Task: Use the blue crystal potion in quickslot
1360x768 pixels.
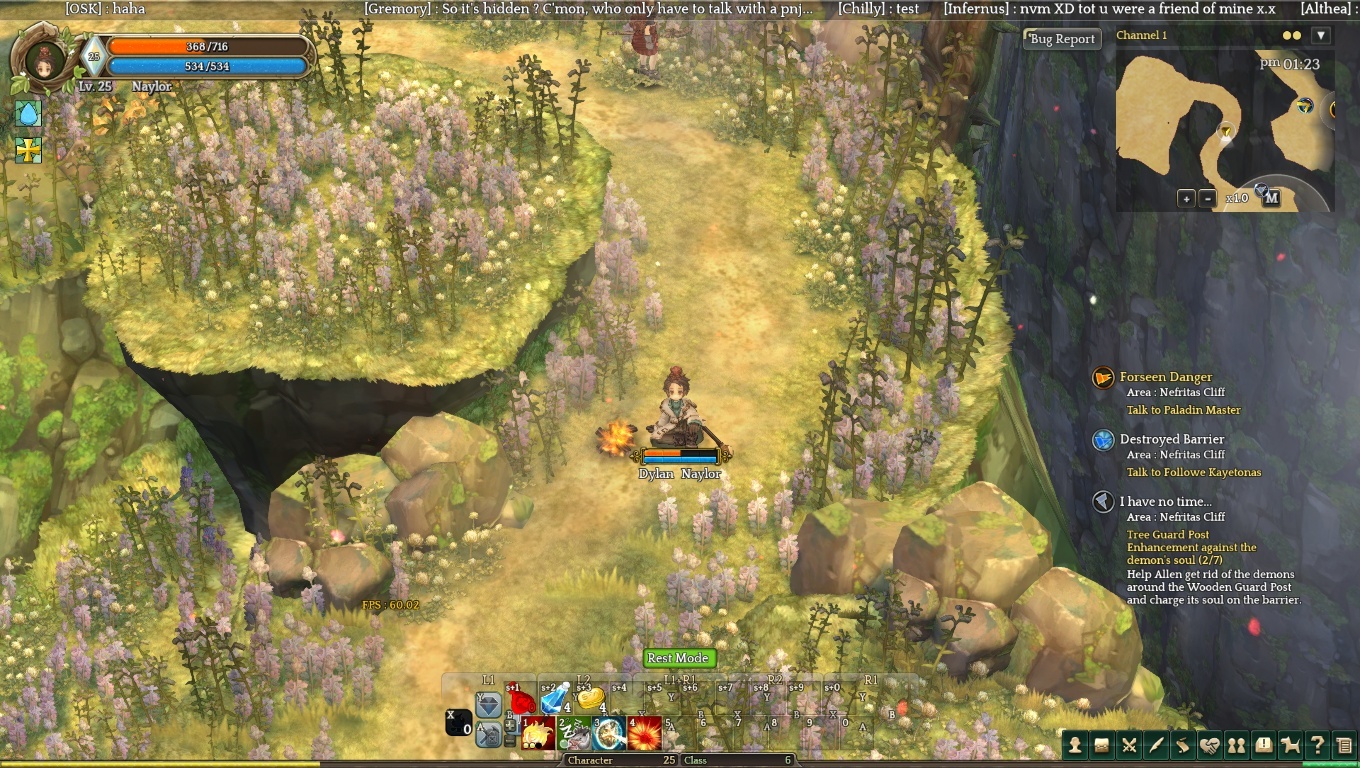Action: click(x=555, y=699)
